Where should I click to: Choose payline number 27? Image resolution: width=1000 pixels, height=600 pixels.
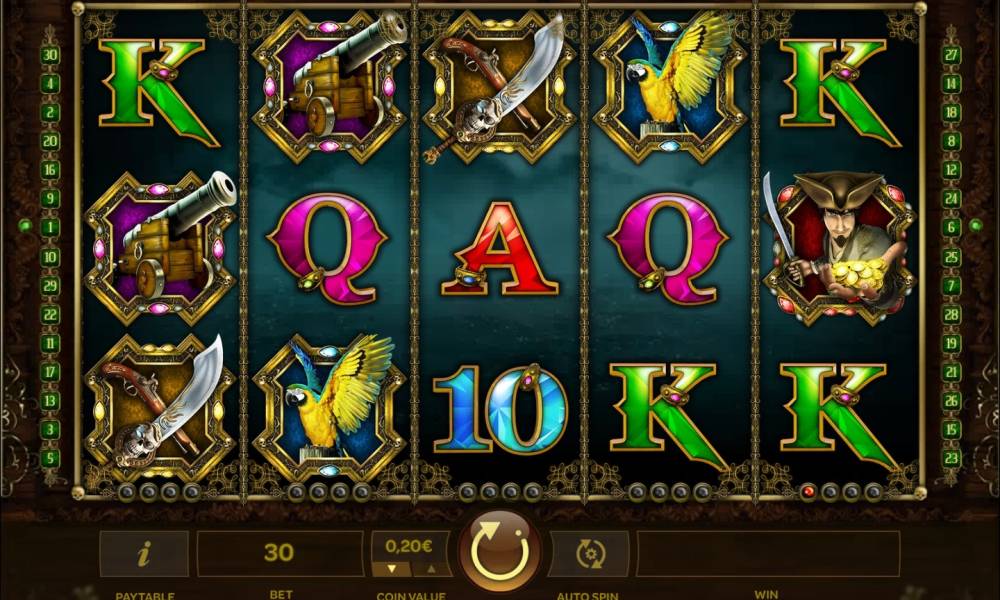click(x=951, y=55)
